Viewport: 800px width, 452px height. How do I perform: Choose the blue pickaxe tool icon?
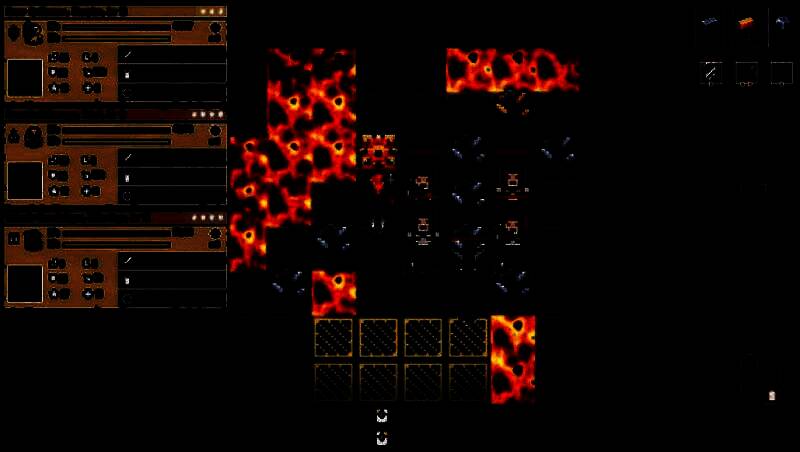(x=781, y=22)
